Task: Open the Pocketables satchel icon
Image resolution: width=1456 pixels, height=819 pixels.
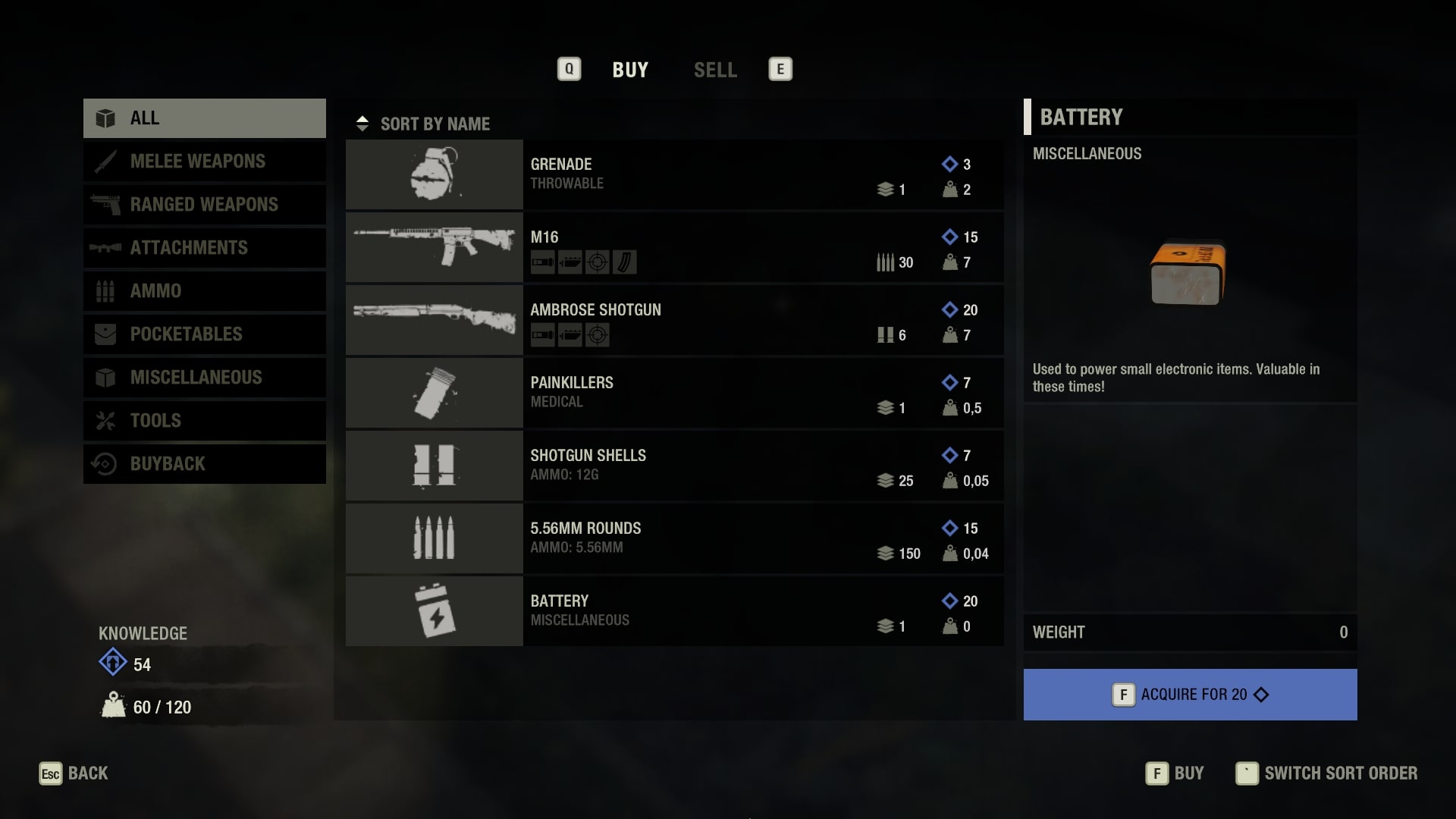Action: [x=106, y=334]
